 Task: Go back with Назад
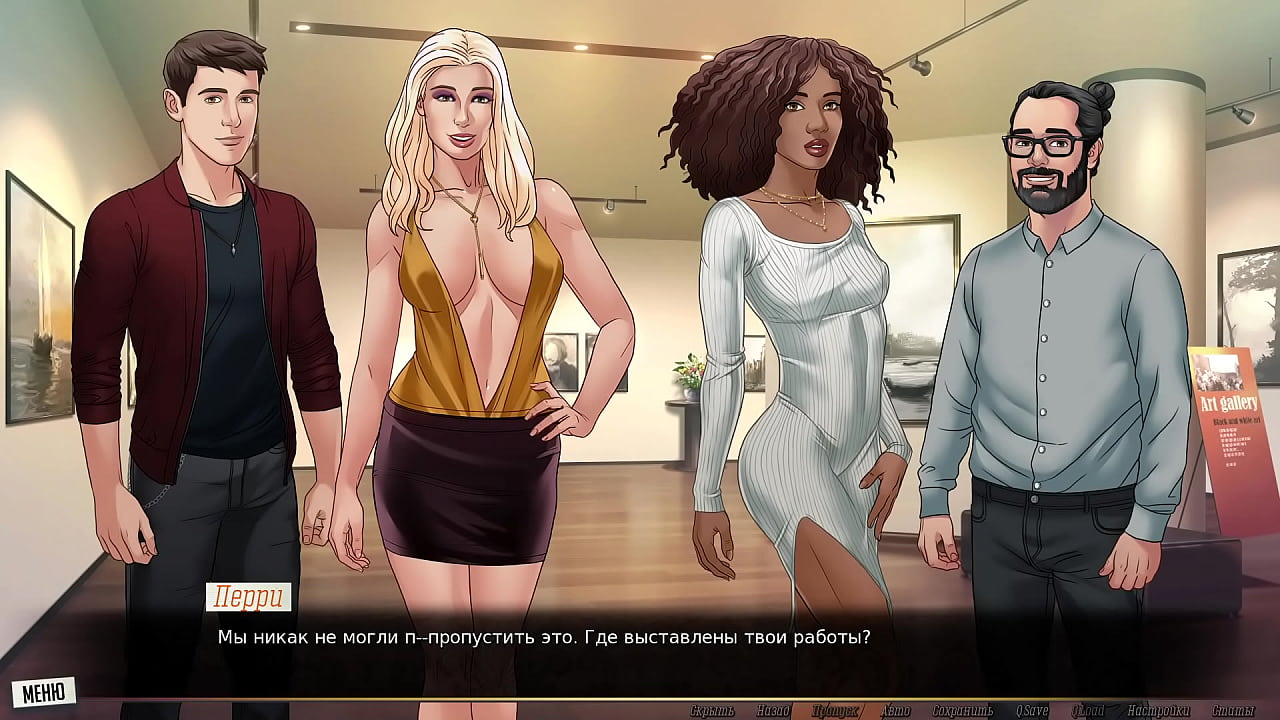pos(773,711)
